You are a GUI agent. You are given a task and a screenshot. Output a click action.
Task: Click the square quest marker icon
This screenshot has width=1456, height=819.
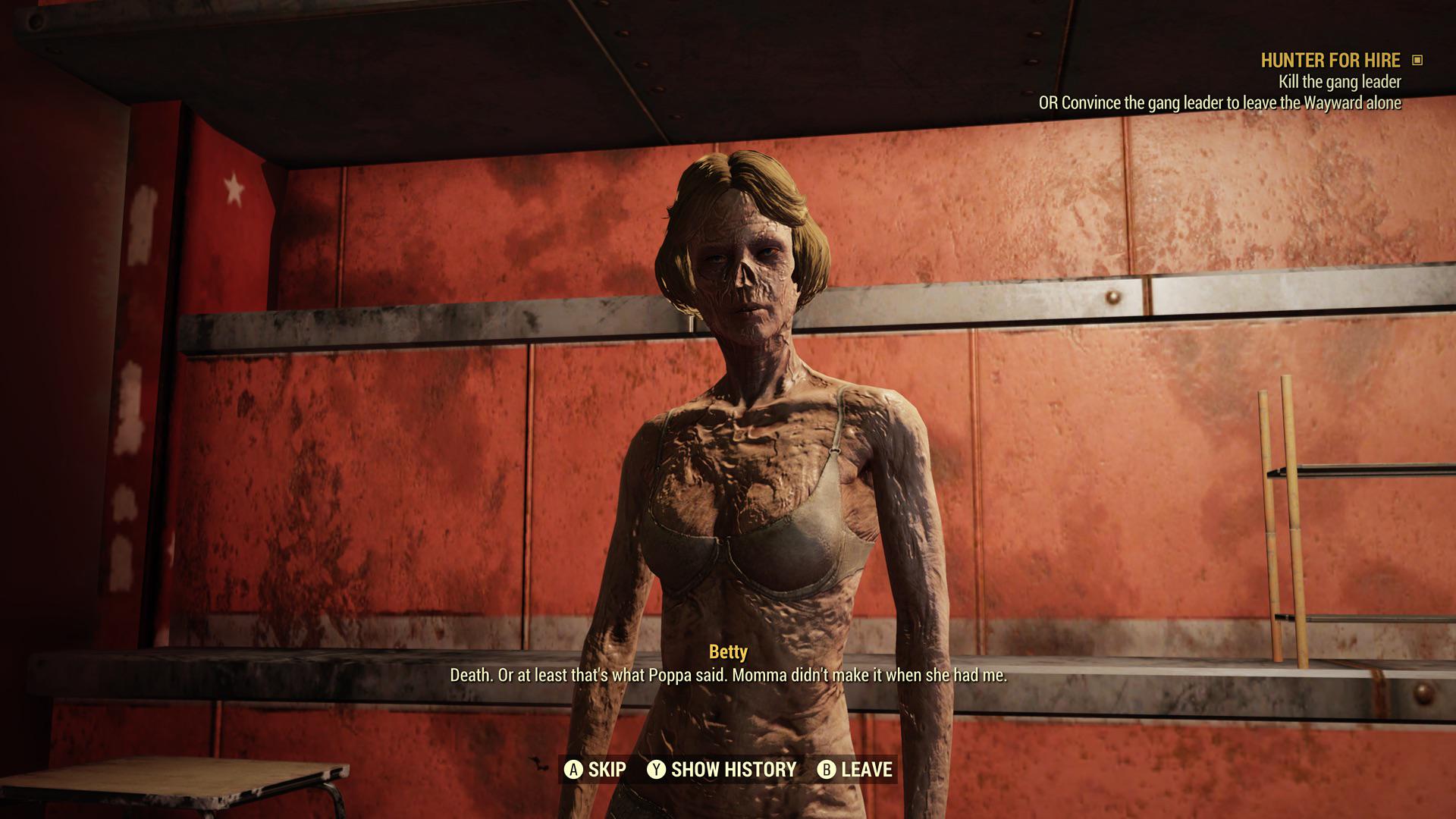tap(1417, 60)
